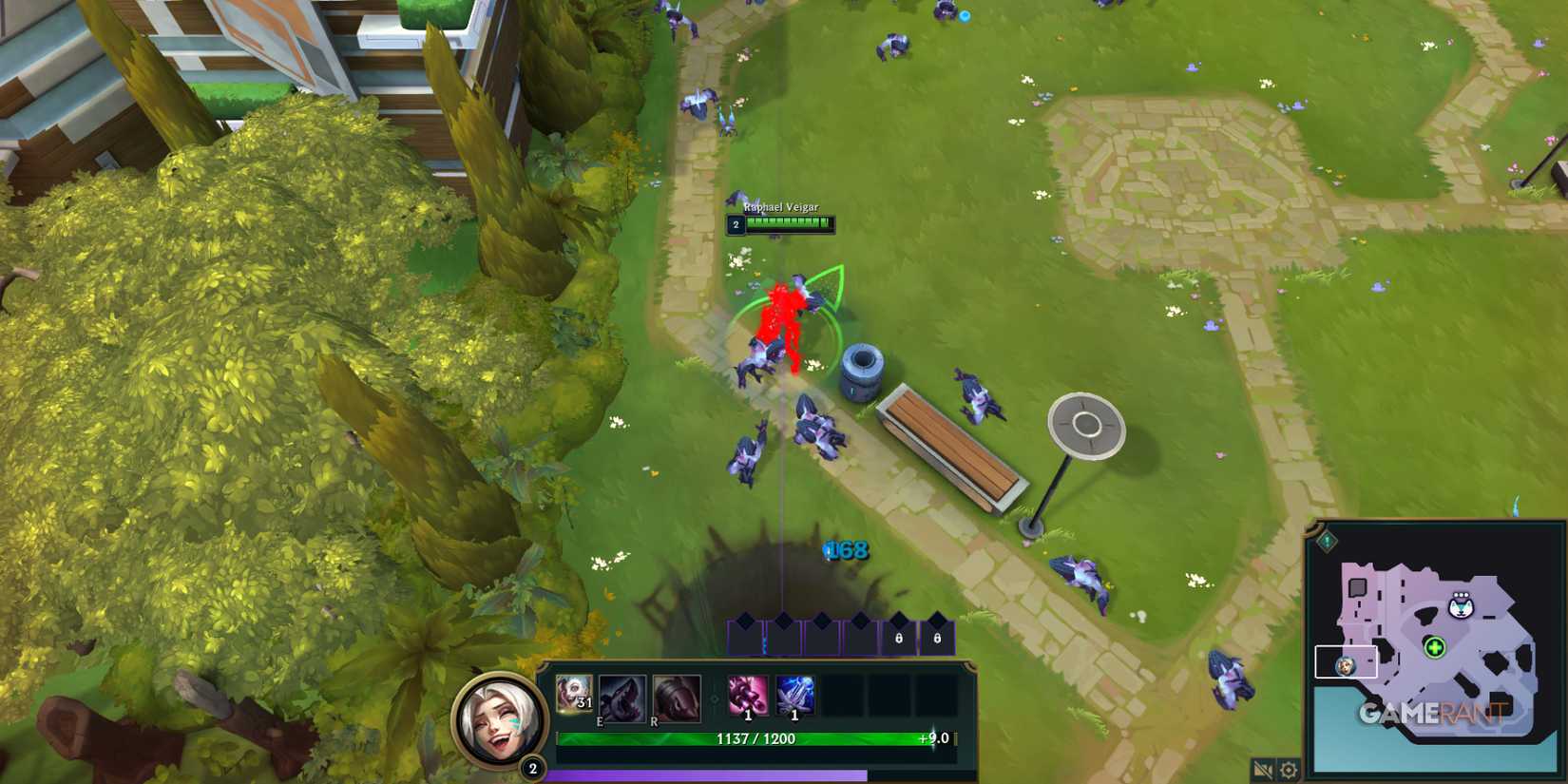Image resolution: width=1568 pixels, height=784 pixels.
Task: Click the cat boss icon on the minimap
Action: pos(1462,606)
